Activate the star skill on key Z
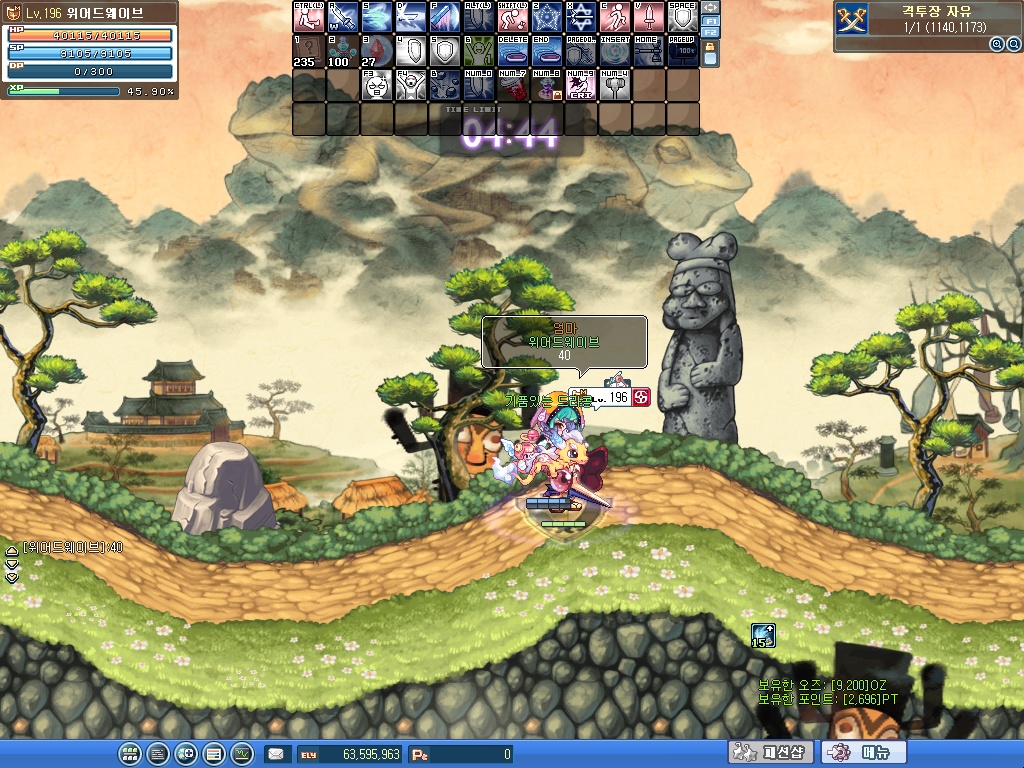 coord(546,17)
